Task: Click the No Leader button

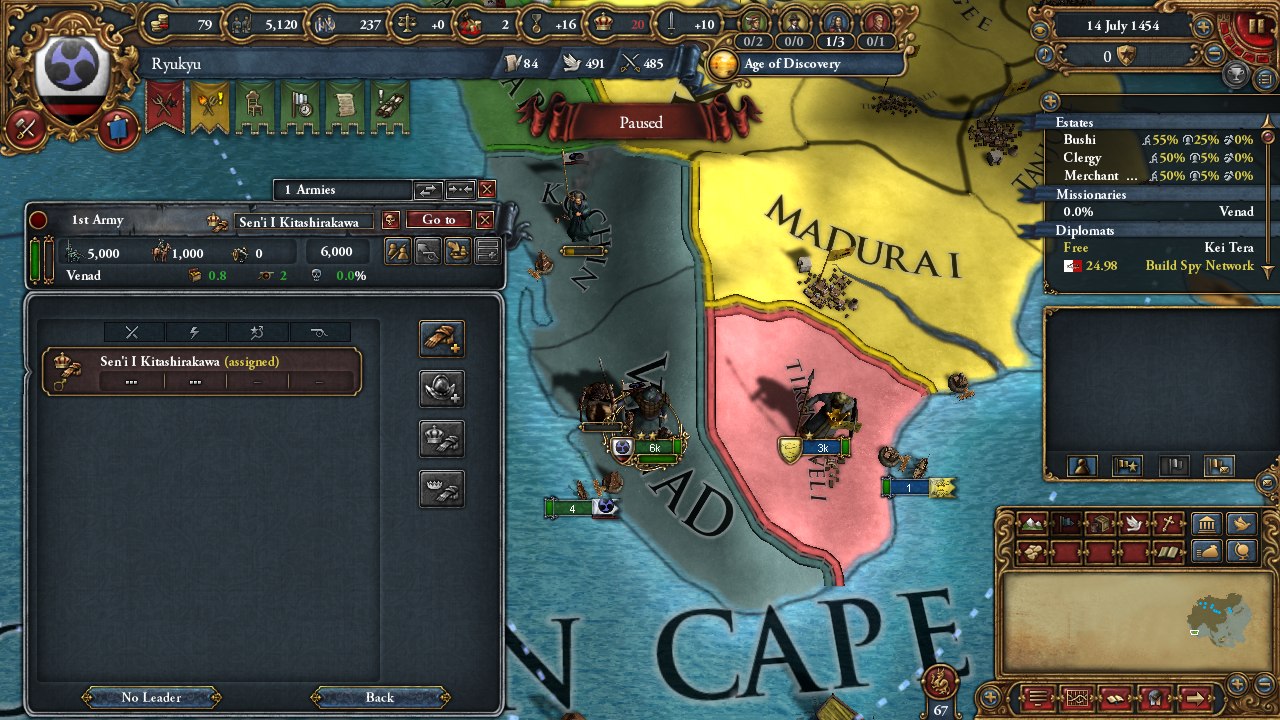Action: (x=152, y=697)
